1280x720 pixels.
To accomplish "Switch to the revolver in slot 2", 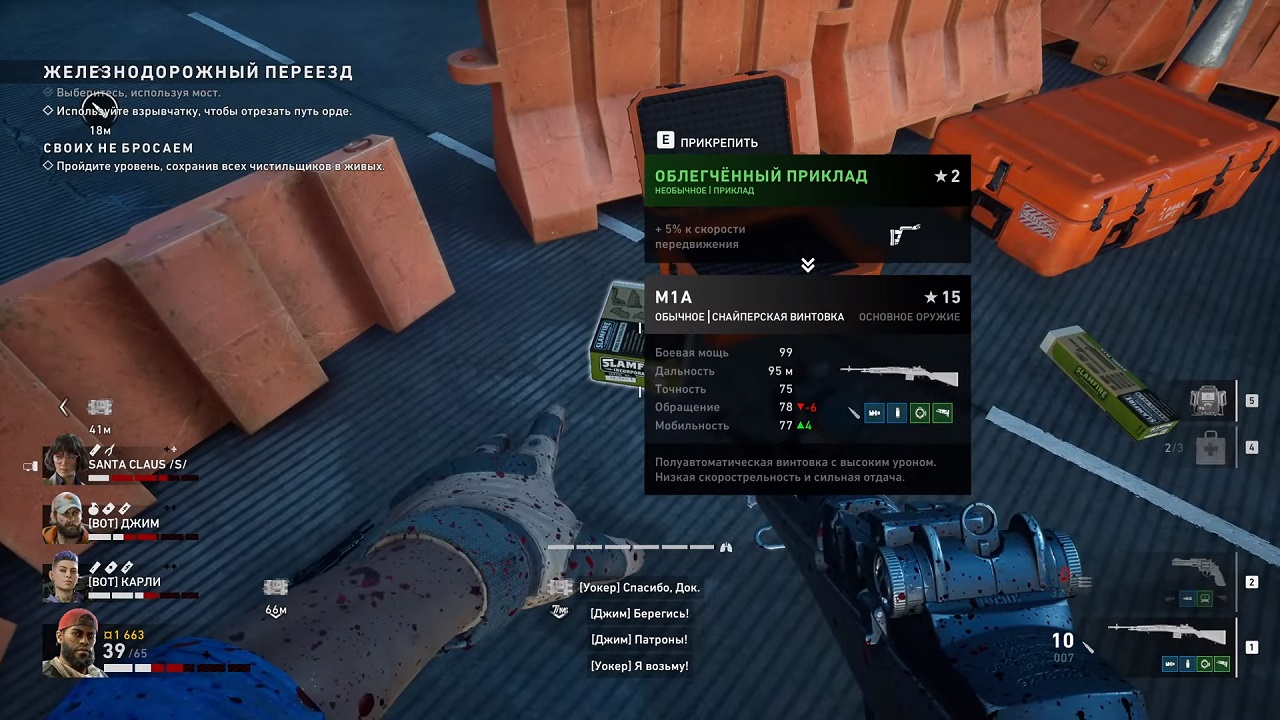I will click(x=1199, y=571).
